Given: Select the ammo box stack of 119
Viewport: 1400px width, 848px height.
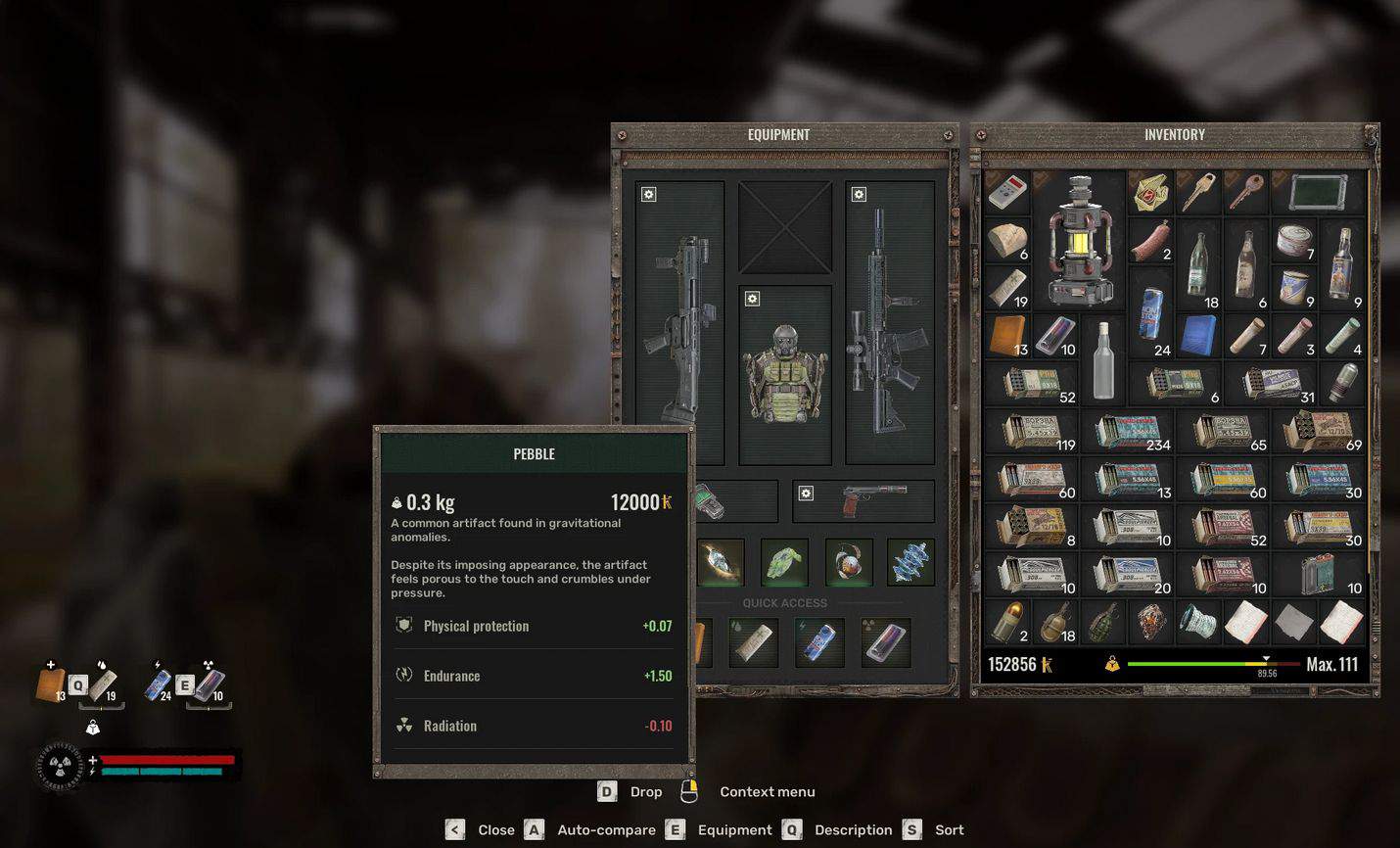Looking at the screenshot, I should point(1032,432).
